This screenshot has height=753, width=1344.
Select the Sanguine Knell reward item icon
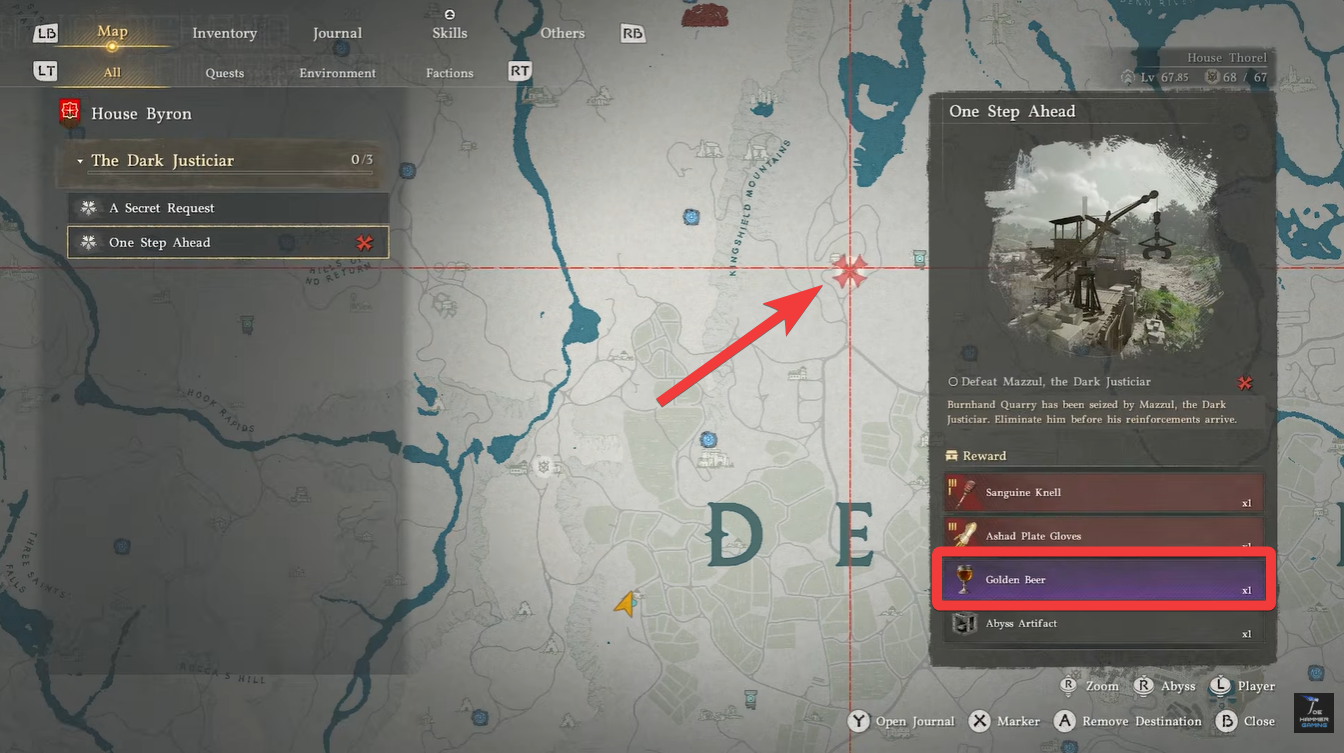(x=963, y=492)
